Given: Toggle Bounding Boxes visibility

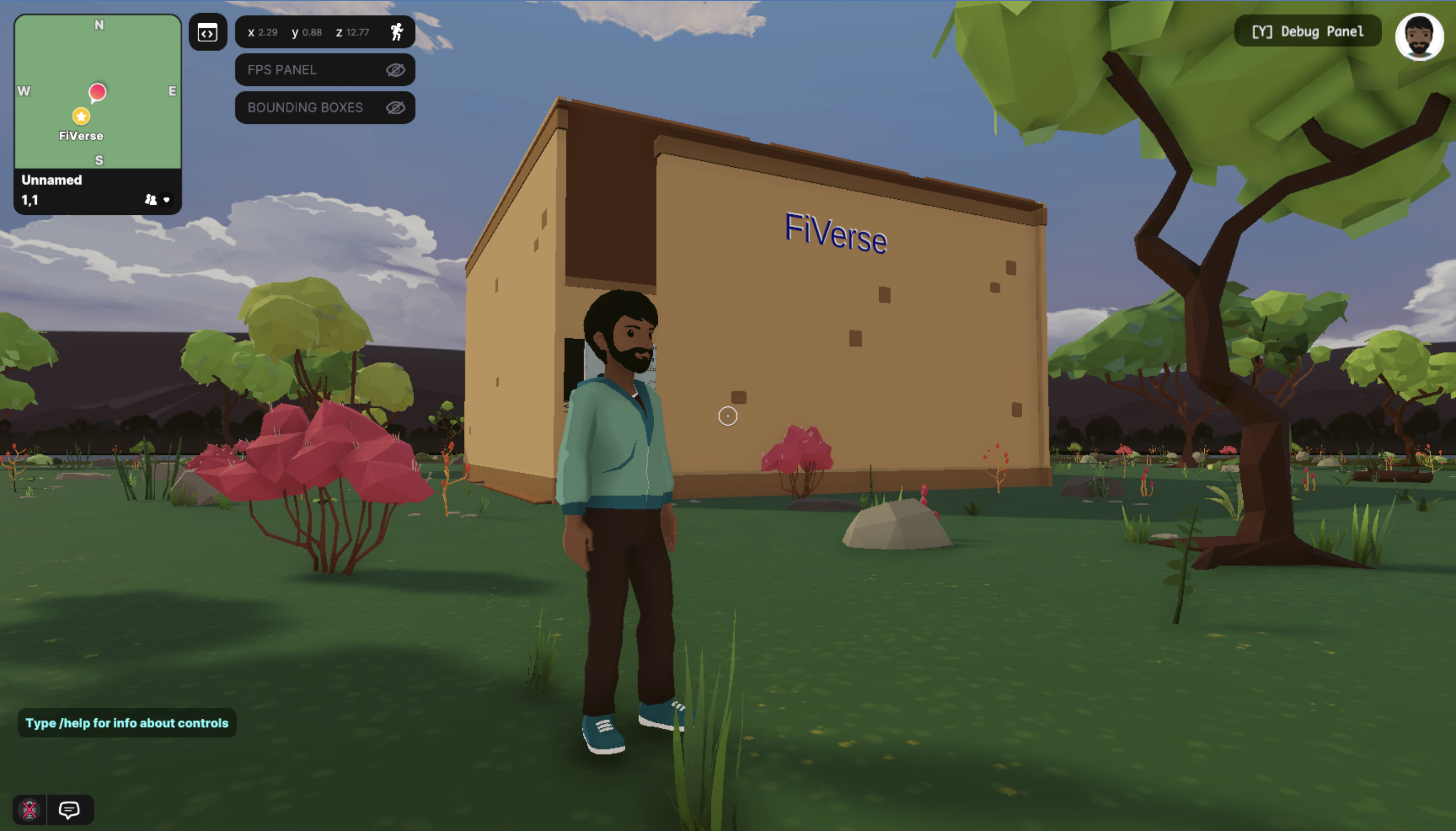Looking at the screenshot, I should 395,107.
